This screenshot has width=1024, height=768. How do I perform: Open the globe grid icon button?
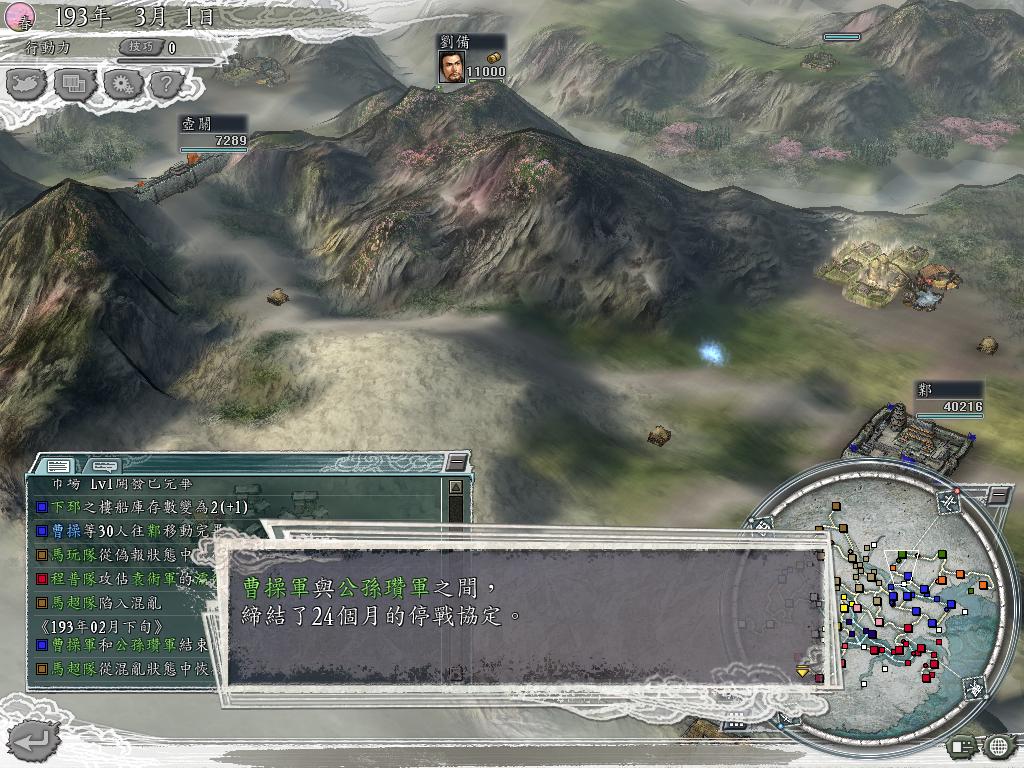coord(997,745)
